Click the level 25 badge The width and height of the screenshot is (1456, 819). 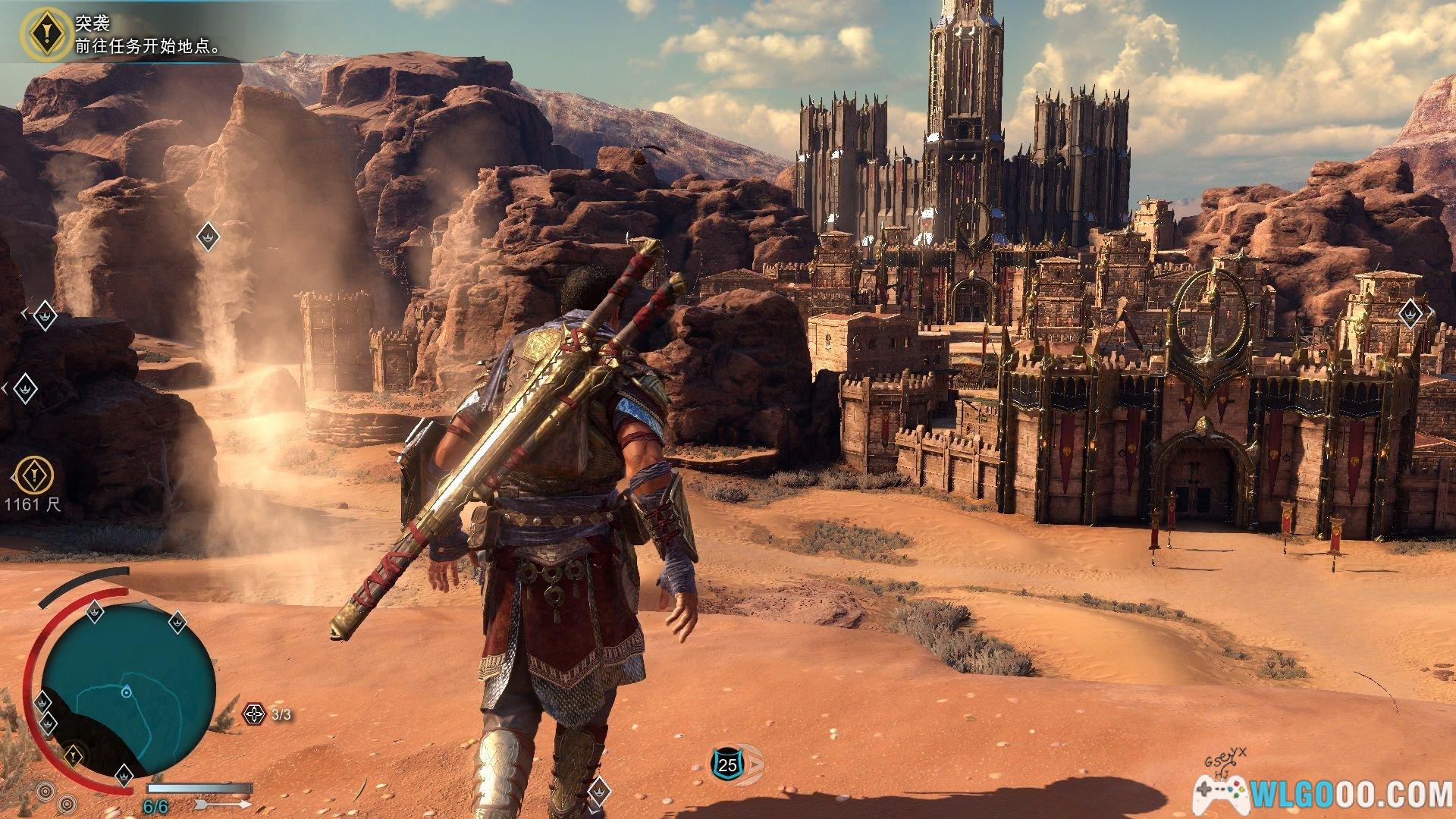[x=726, y=765]
